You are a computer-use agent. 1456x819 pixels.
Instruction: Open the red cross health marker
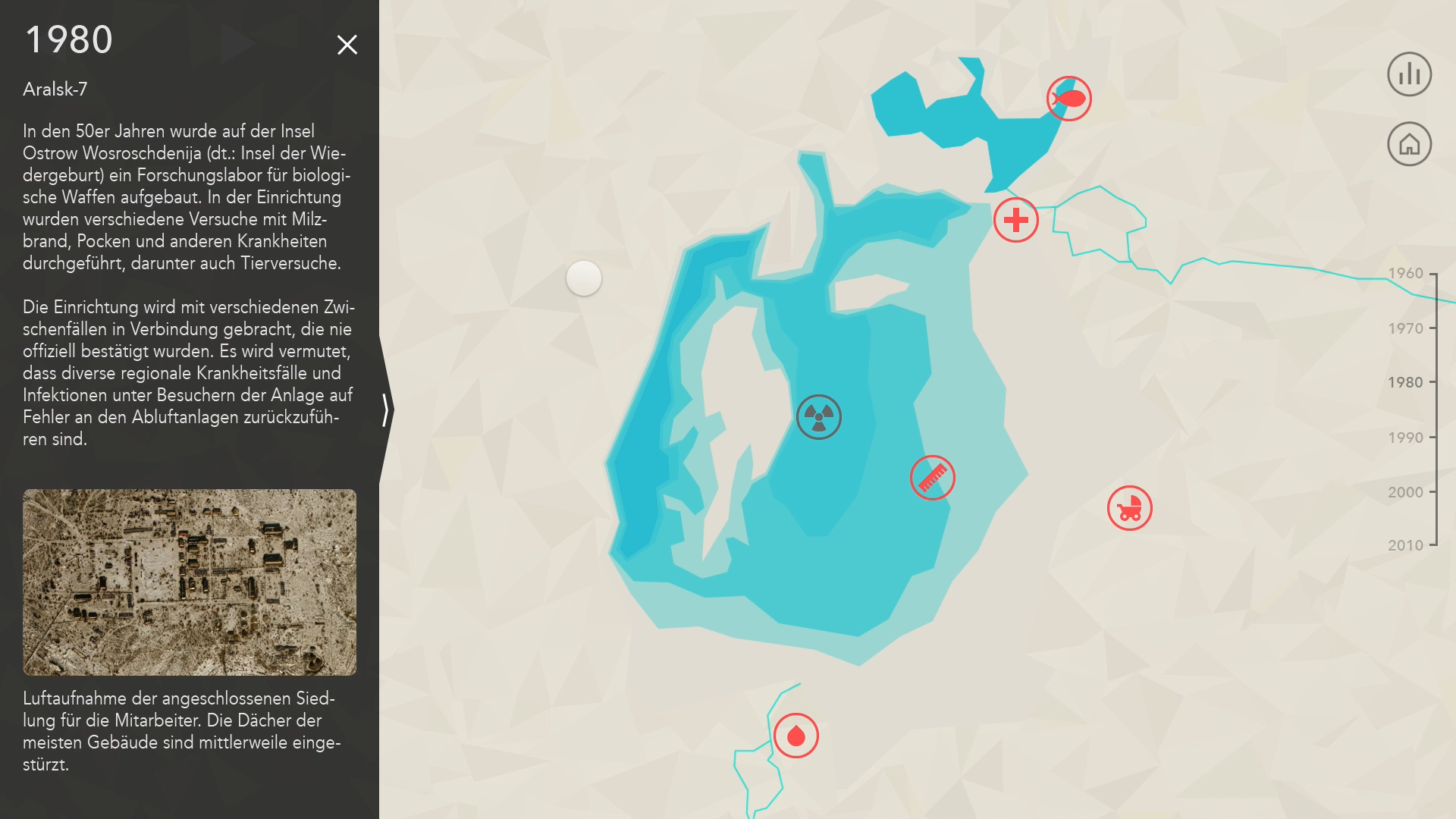tap(1015, 220)
